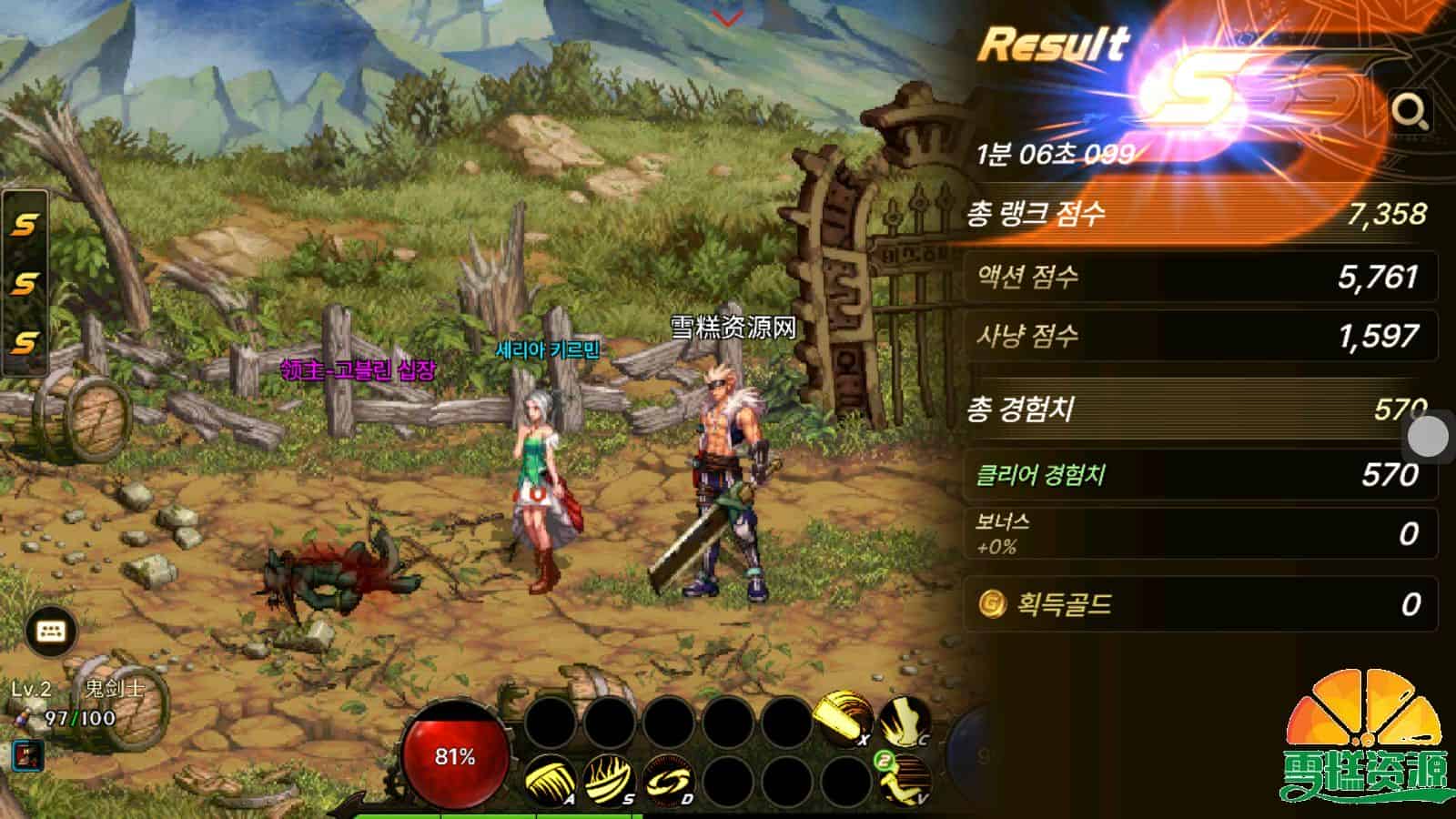The height and width of the screenshot is (819, 1456).
Task: Activate the jump skill marked C
Action: click(x=904, y=719)
